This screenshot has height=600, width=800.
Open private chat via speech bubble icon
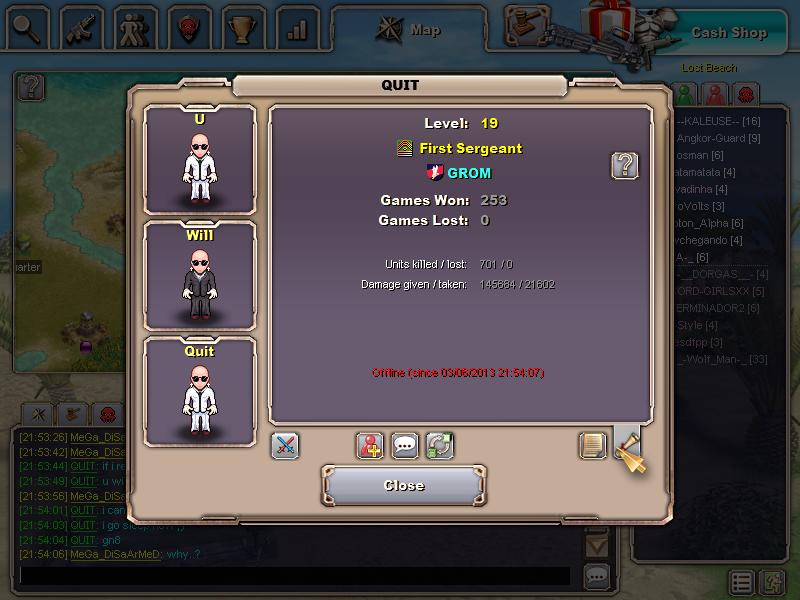click(x=405, y=446)
